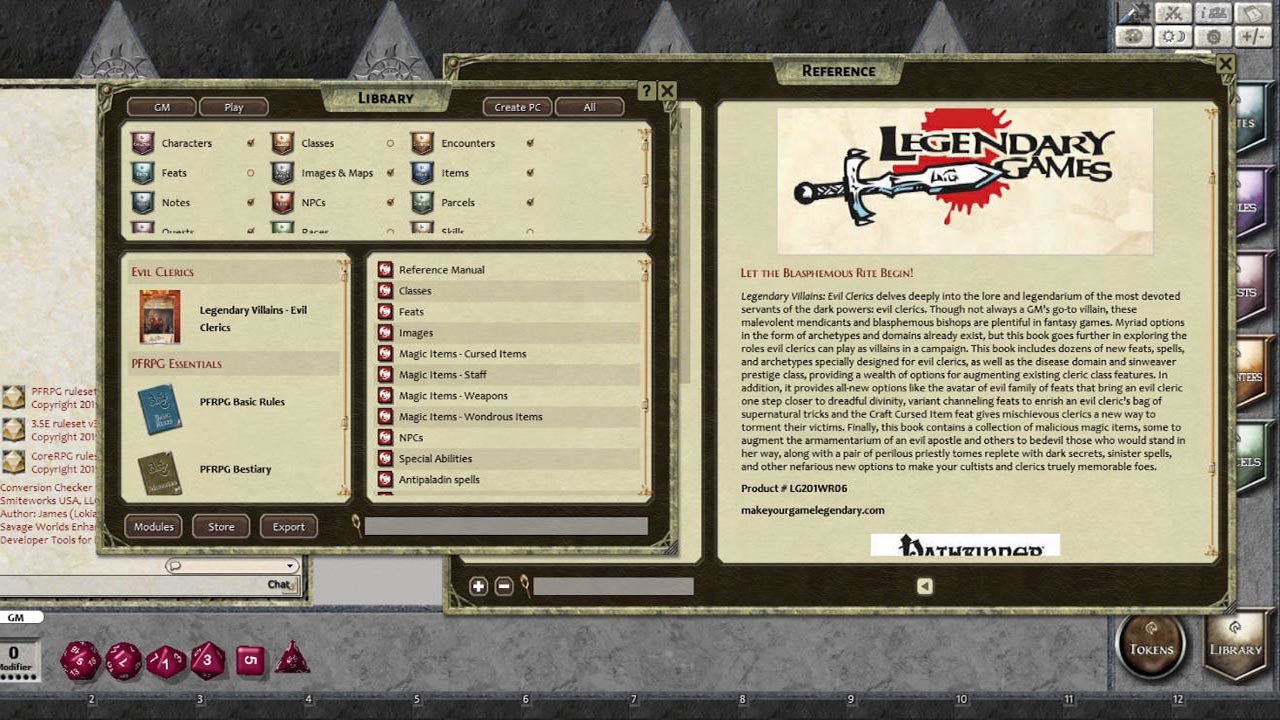Open the Store from the Library window
This screenshot has height=720, width=1280.
click(220, 526)
